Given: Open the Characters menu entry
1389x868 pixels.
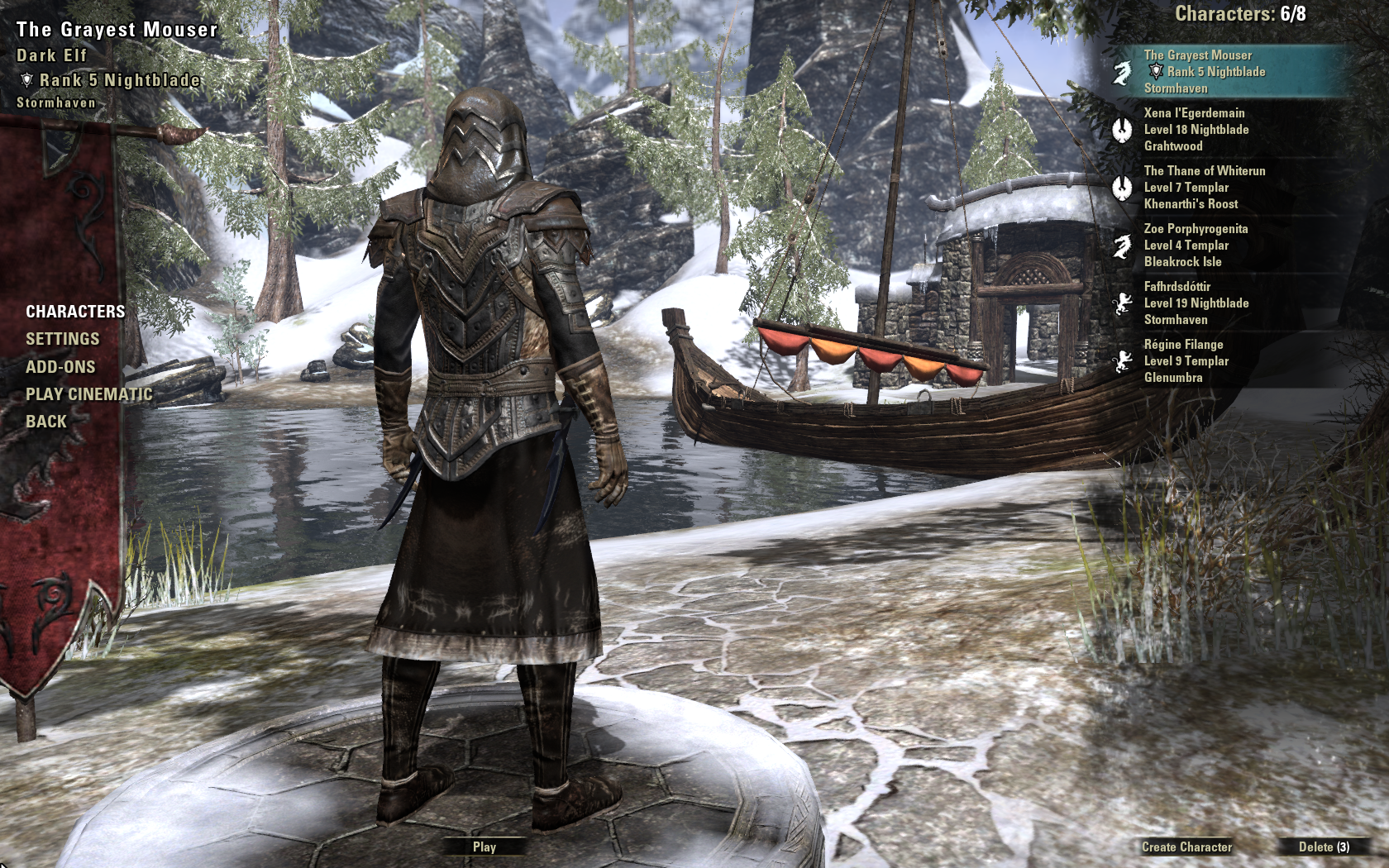Looking at the screenshot, I should (75, 312).
